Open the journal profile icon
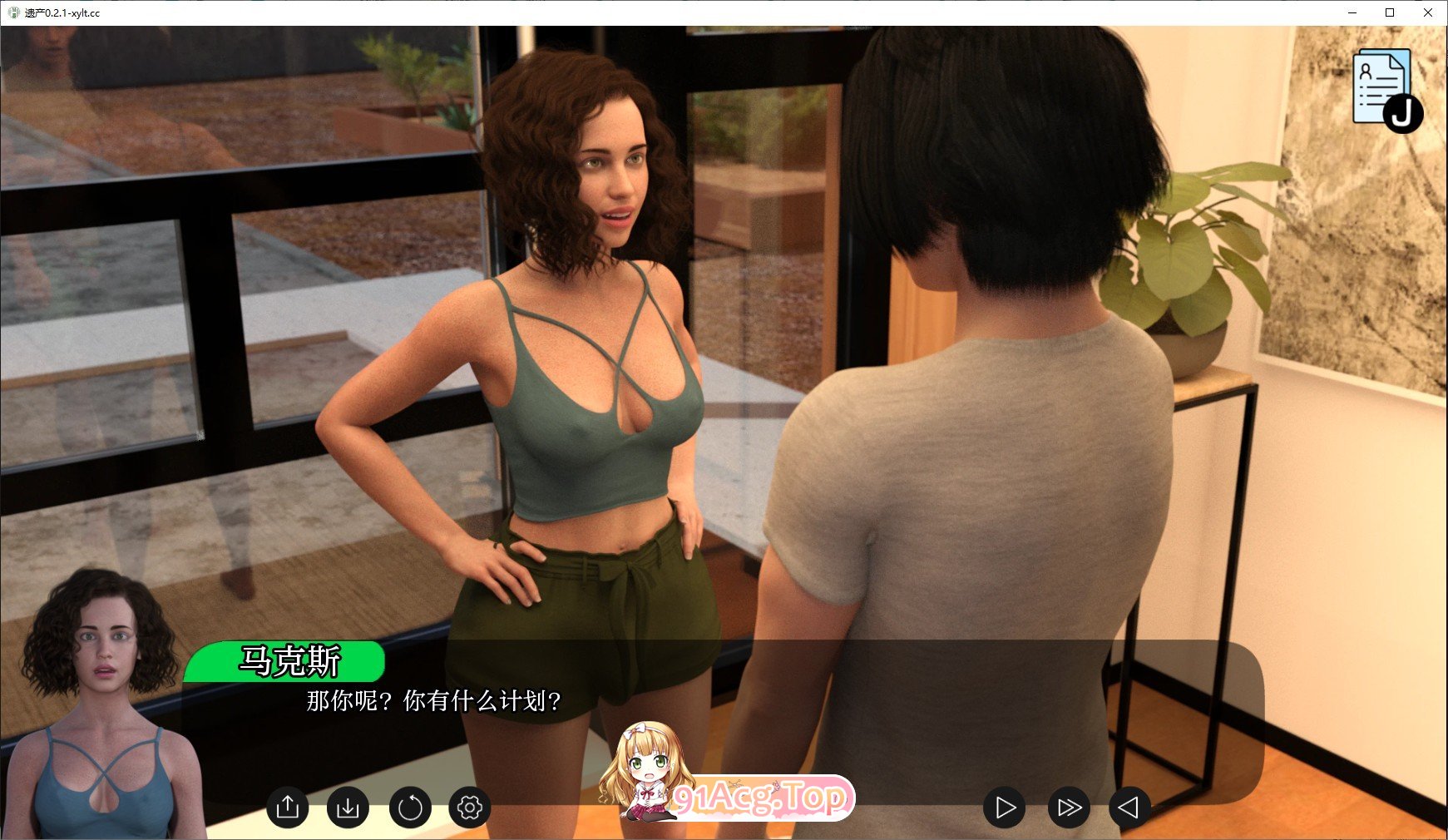The image size is (1448, 840). (x=1384, y=89)
